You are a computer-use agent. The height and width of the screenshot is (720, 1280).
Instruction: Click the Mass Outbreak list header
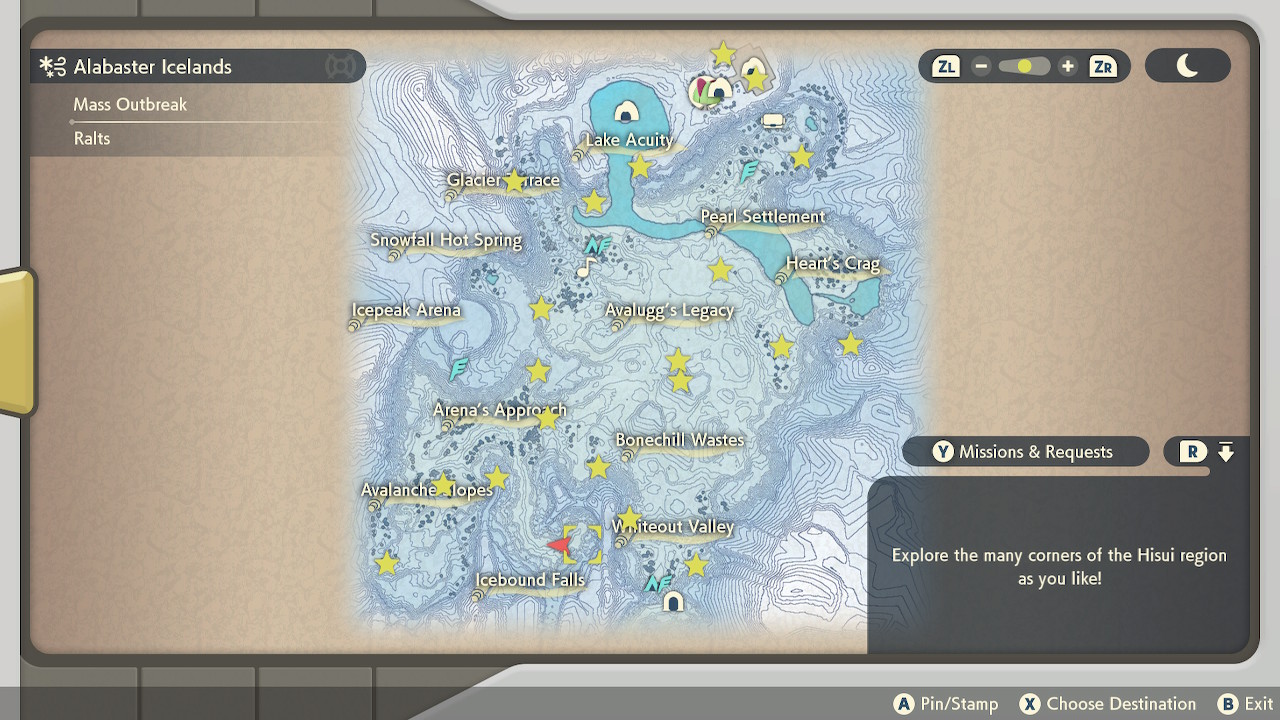click(x=131, y=104)
